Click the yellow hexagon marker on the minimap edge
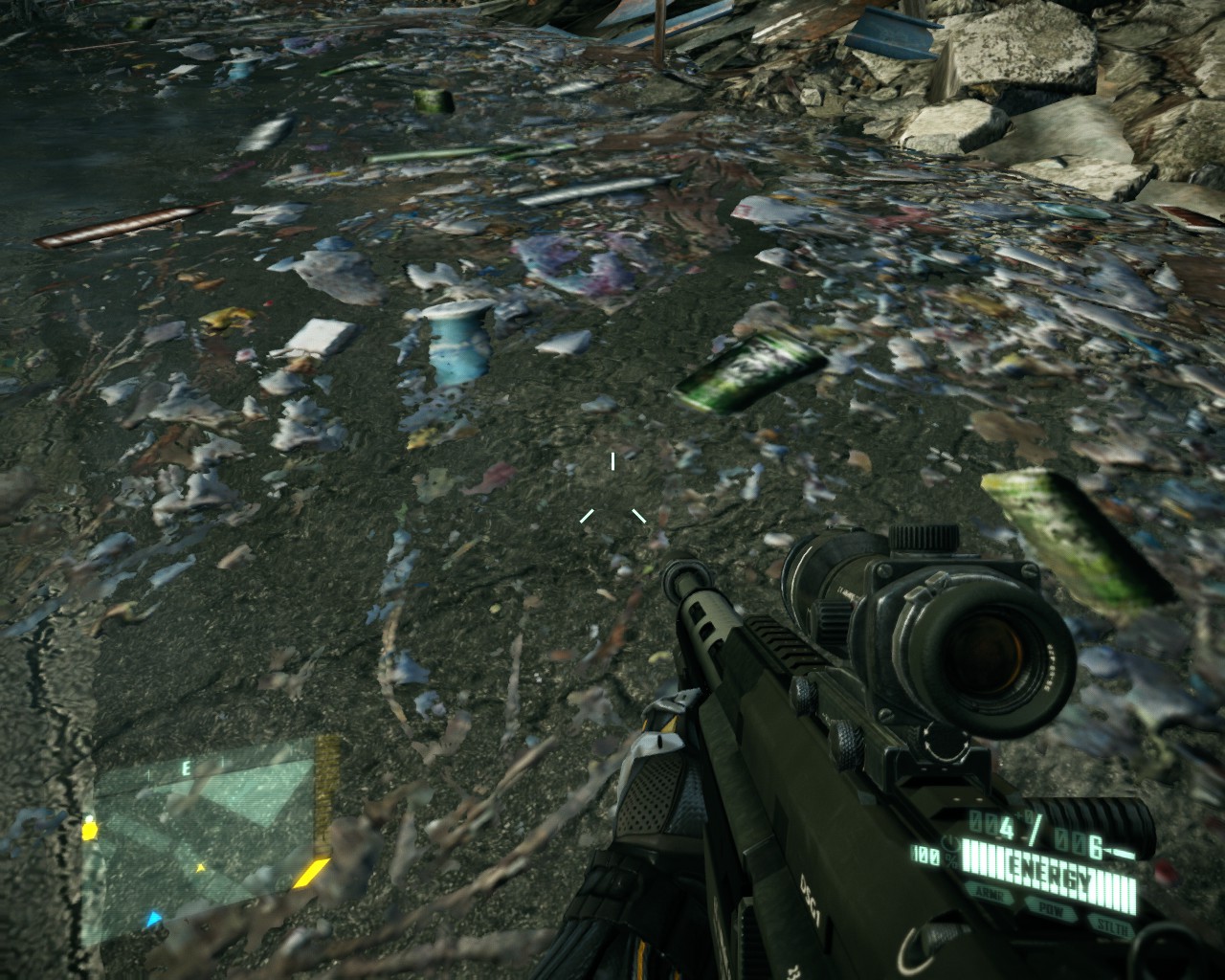This screenshot has height=980, width=1225. 90,828
